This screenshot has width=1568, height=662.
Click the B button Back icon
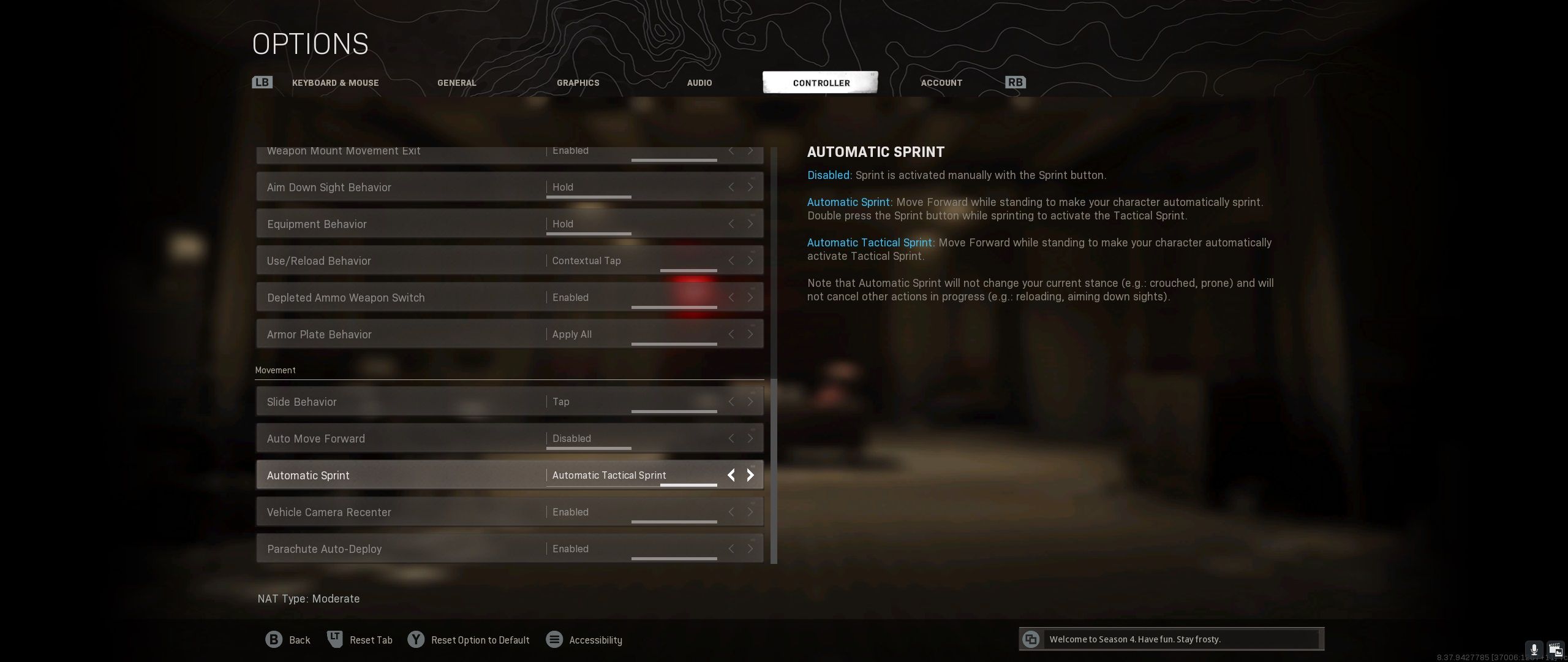(274, 639)
